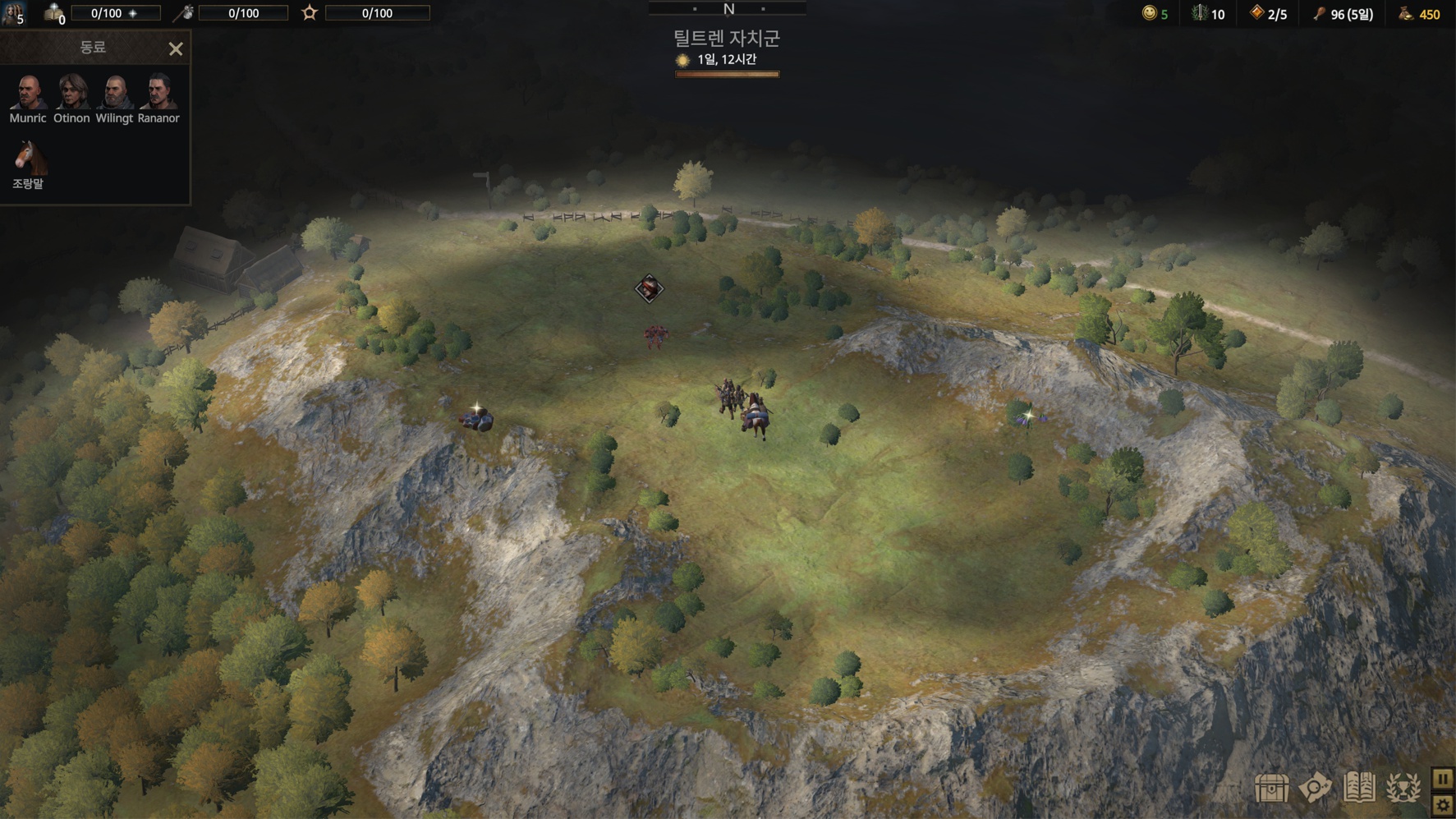Screen dimensions: 1456x819
Task: Select companion Munric's portrait
Action: click(28, 92)
